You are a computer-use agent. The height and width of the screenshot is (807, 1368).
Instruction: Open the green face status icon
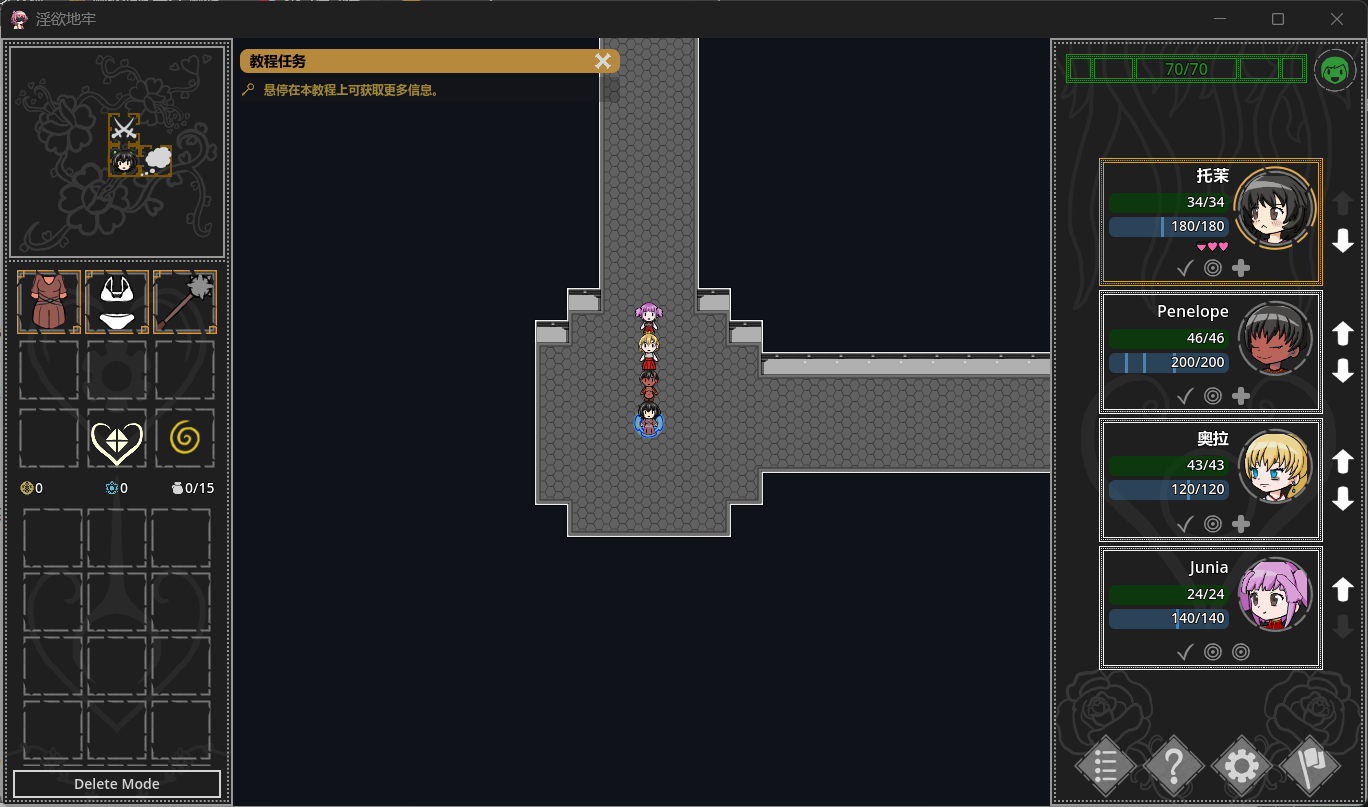click(x=1335, y=70)
